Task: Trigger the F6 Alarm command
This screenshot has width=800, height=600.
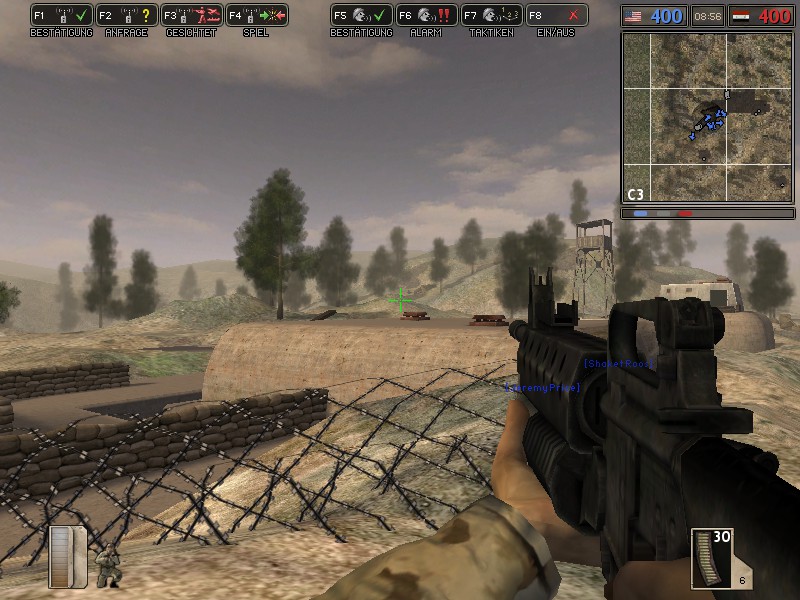Action: 427,15
